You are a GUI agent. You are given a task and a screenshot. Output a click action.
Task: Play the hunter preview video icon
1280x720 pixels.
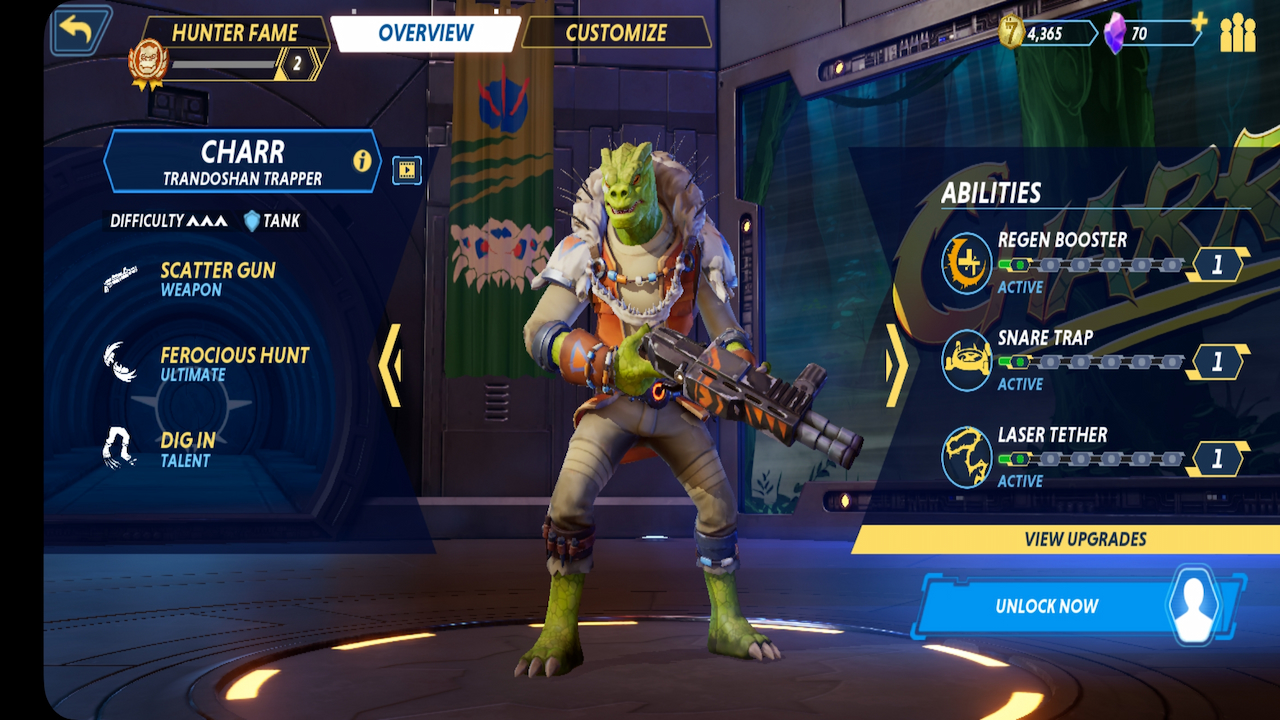coord(406,170)
